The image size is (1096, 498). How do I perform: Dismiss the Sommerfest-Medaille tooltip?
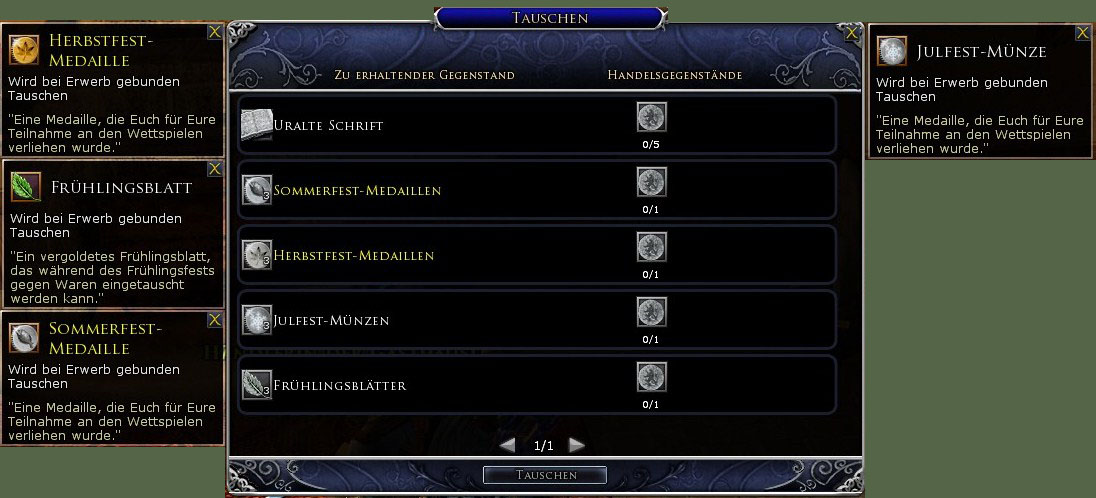tap(214, 320)
